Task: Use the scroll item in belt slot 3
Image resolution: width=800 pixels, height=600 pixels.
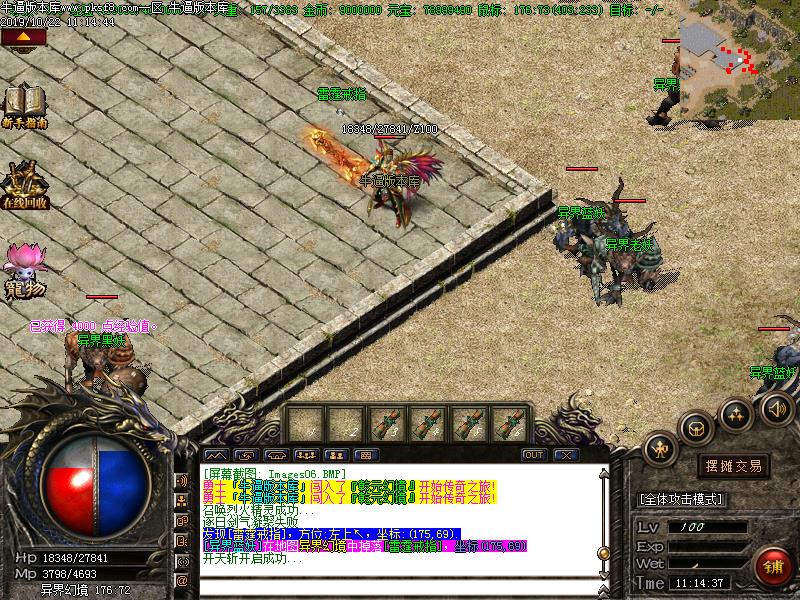Action: coord(386,423)
